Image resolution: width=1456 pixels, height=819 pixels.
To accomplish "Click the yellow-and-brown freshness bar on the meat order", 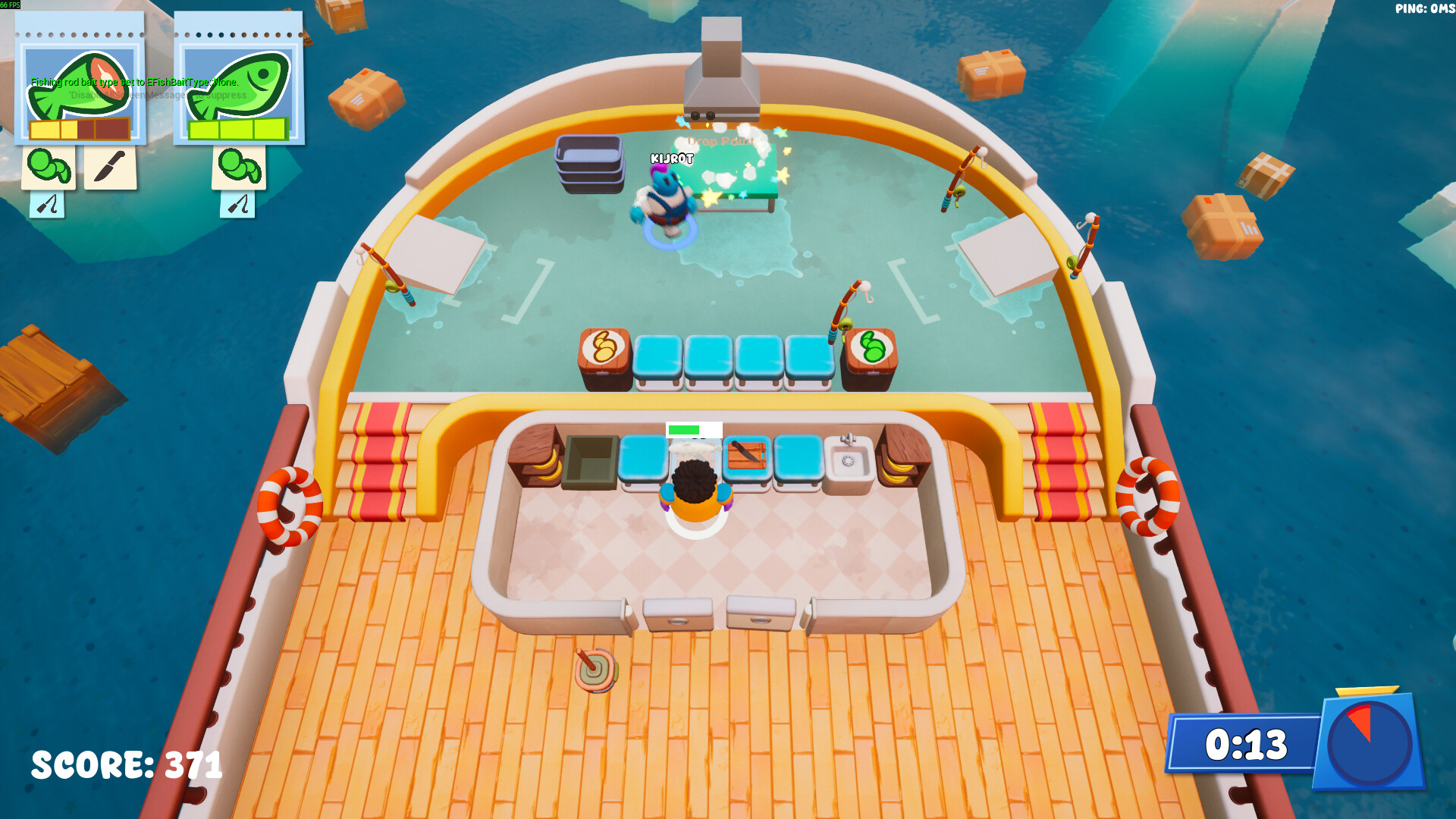I will click(x=79, y=130).
